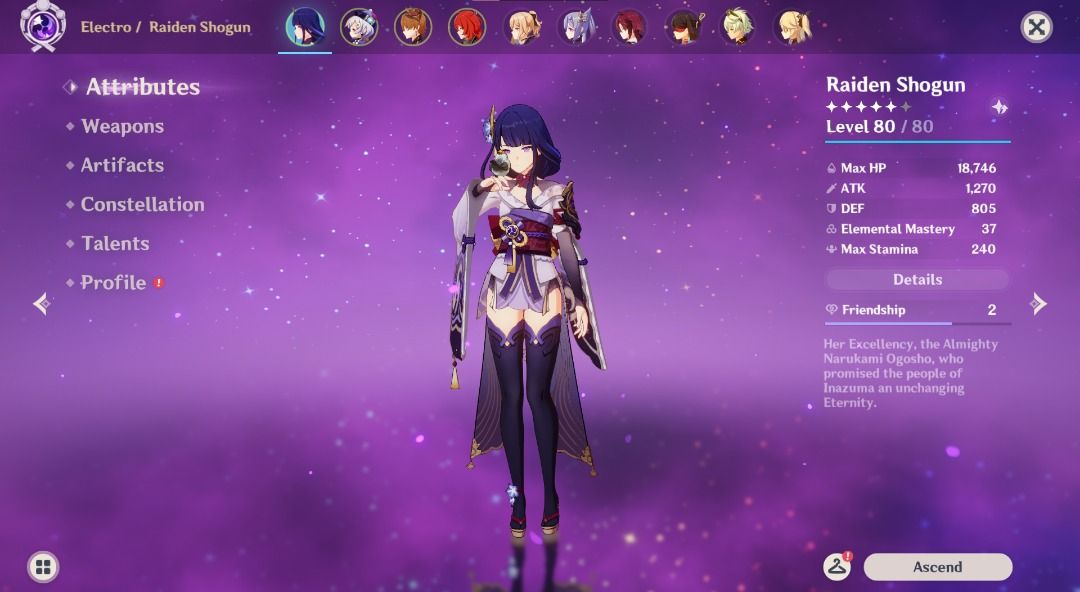This screenshot has width=1080, height=592.
Task: Pick the bright red-haired Diluc portrait
Action: coord(466,27)
